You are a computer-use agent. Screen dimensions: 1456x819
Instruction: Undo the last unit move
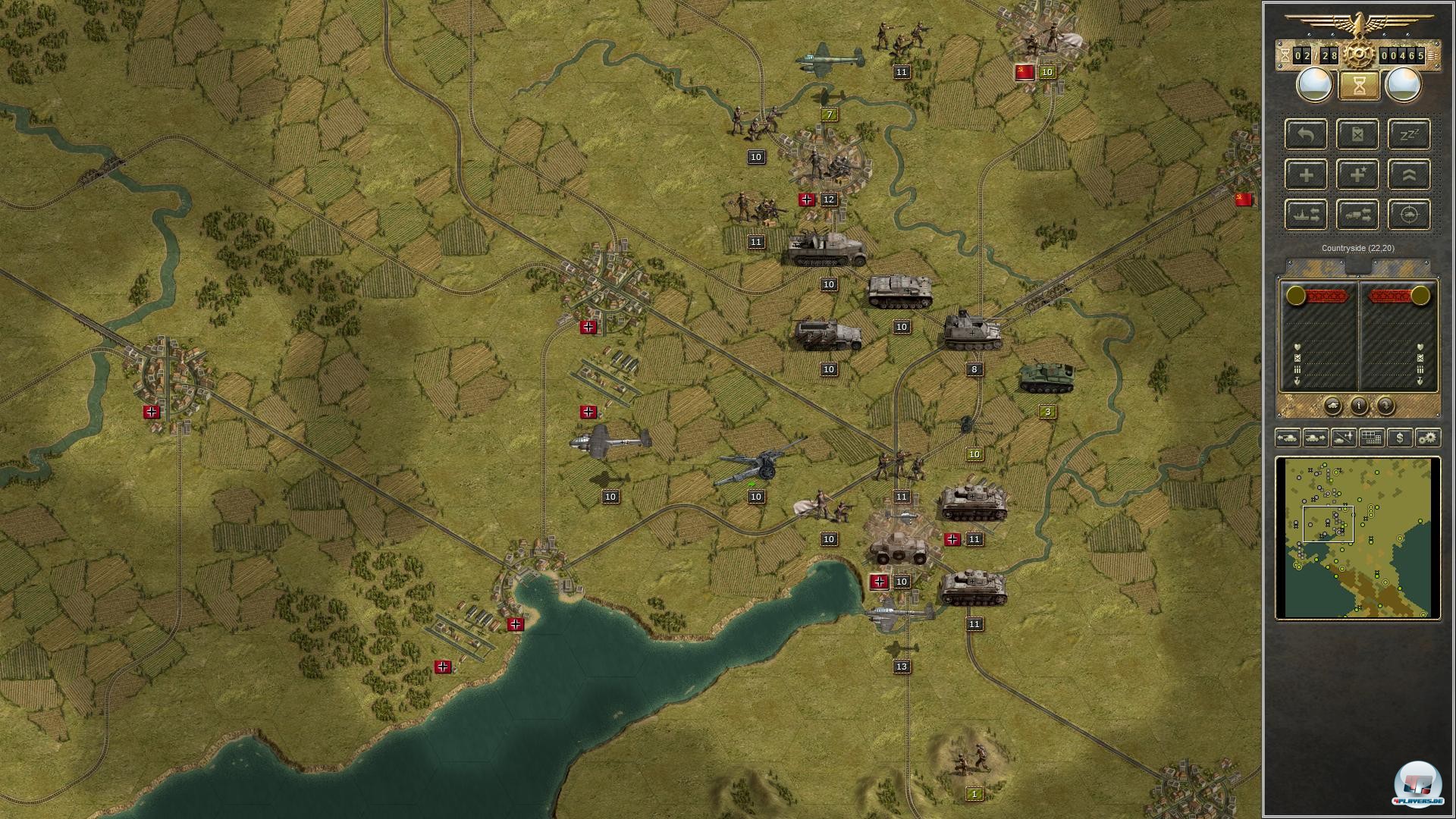(1306, 135)
